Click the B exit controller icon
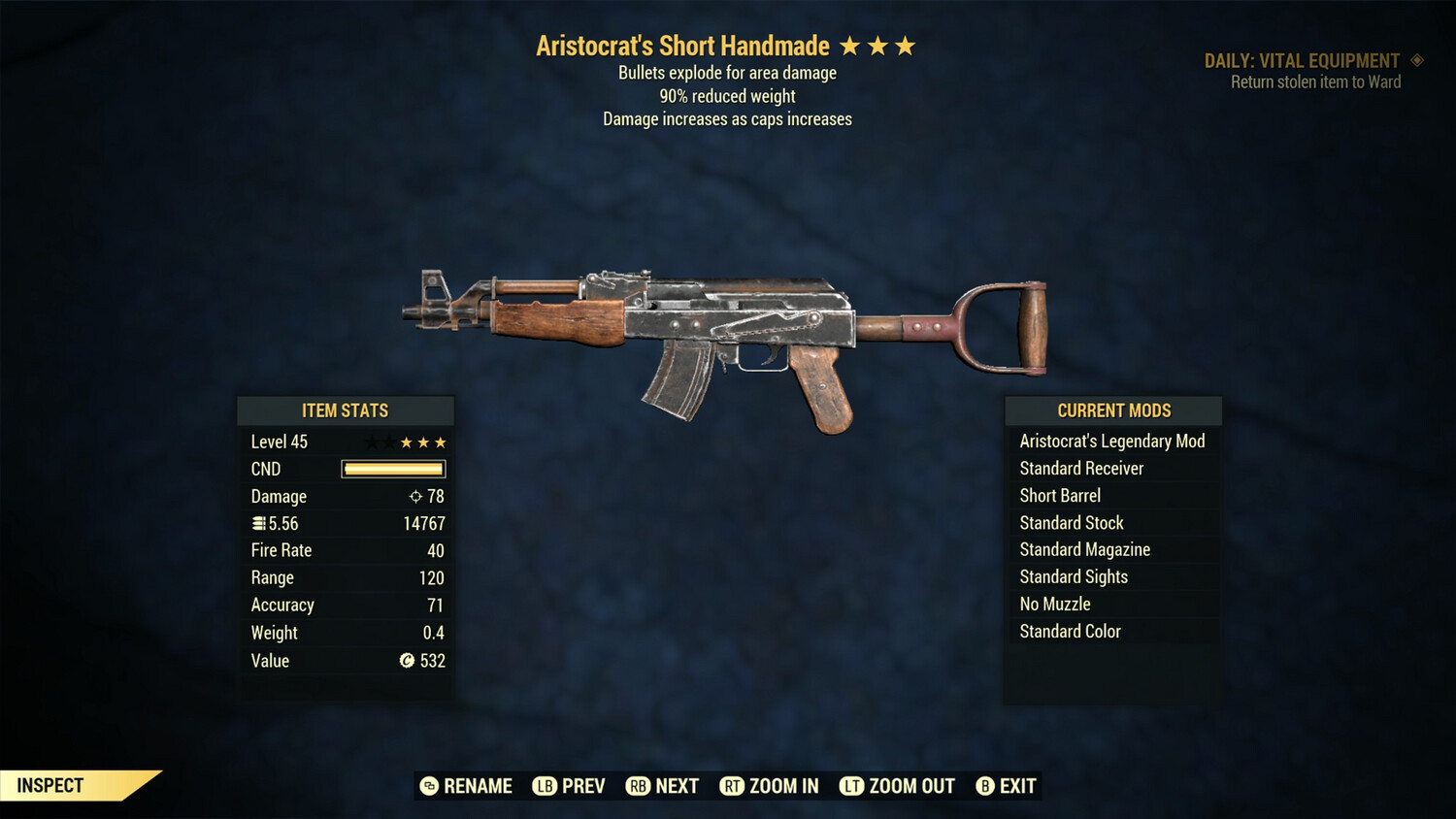1456x819 pixels. [x=986, y=786]
